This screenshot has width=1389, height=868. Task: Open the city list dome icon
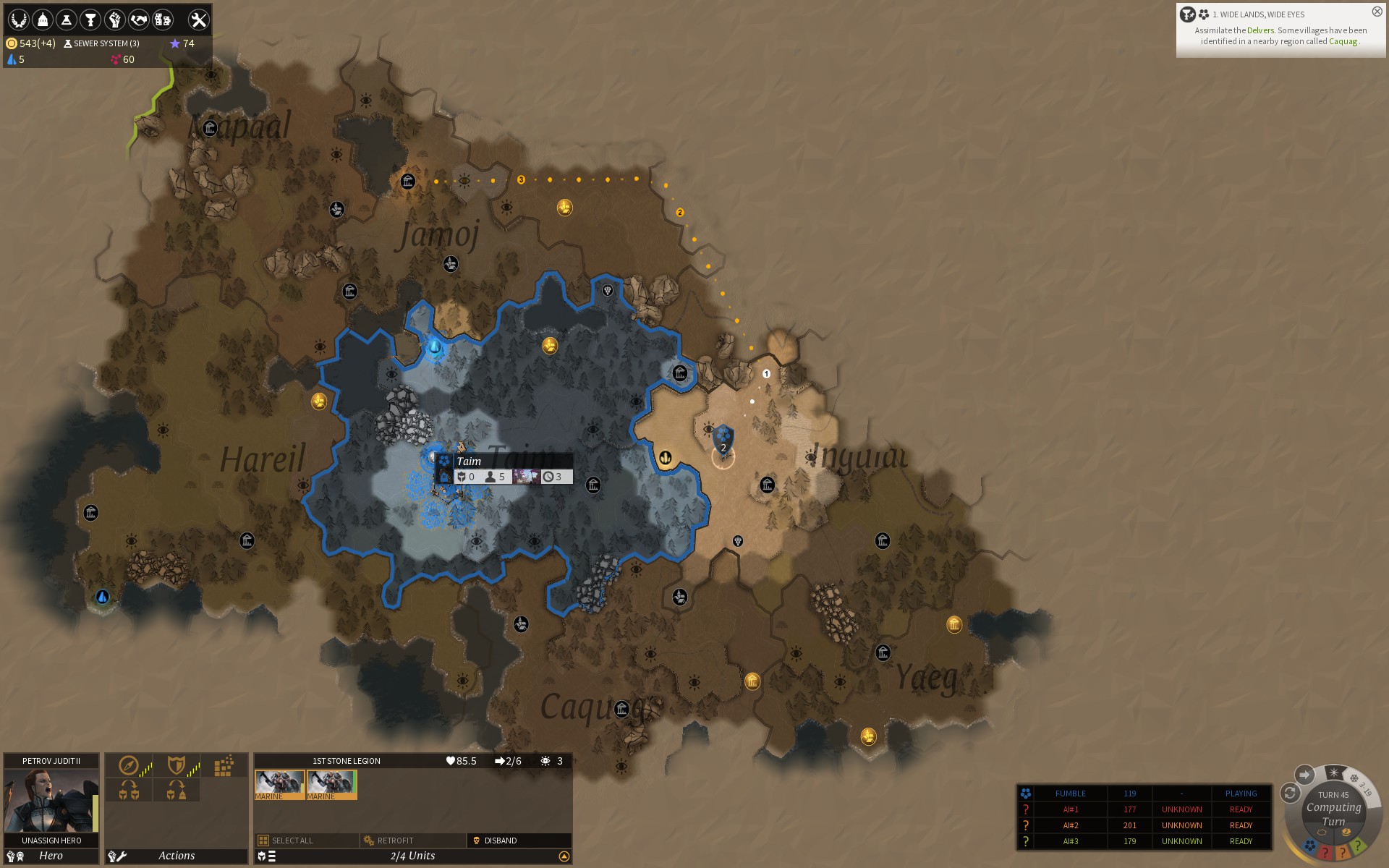[x=43, y=20]
